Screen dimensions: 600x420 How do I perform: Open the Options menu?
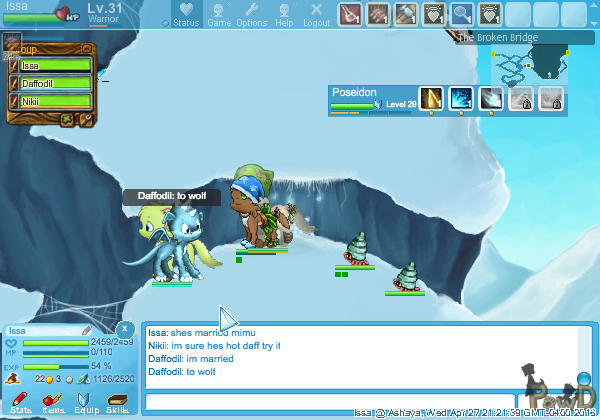[x=251, y=14]
